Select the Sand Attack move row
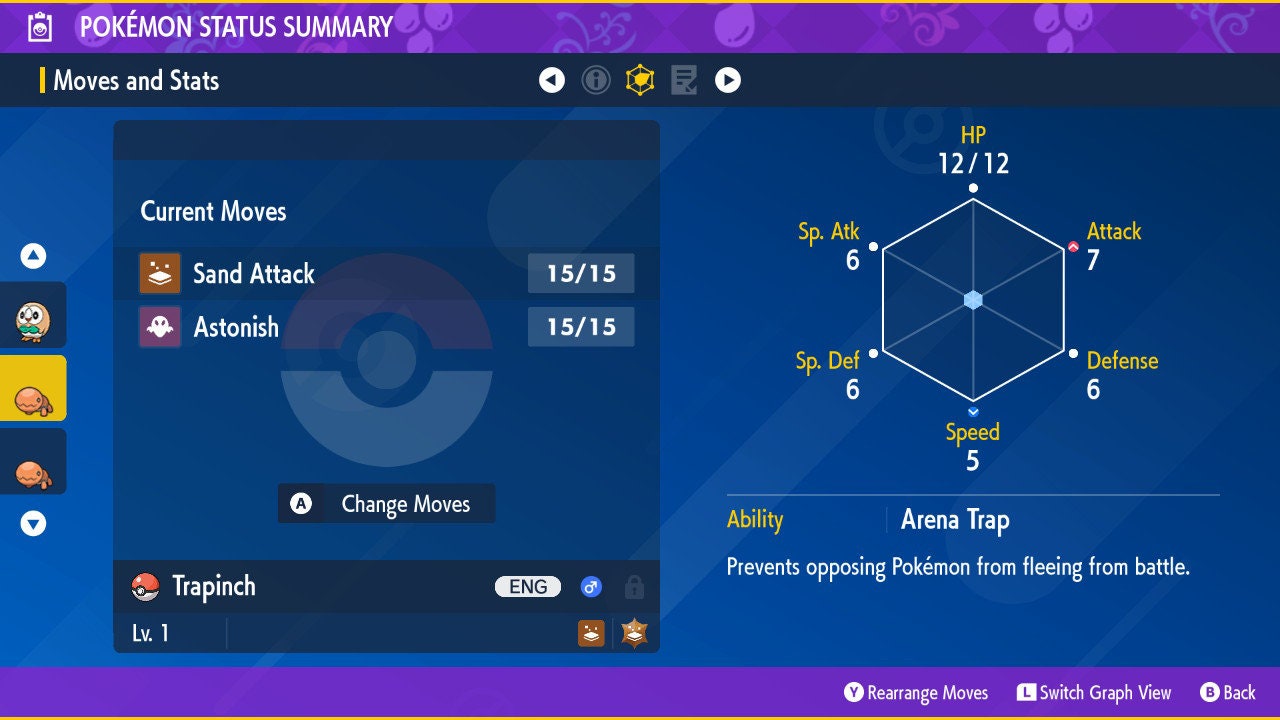The height and width of the screenshot is (720, 1280). coord(386,273)
